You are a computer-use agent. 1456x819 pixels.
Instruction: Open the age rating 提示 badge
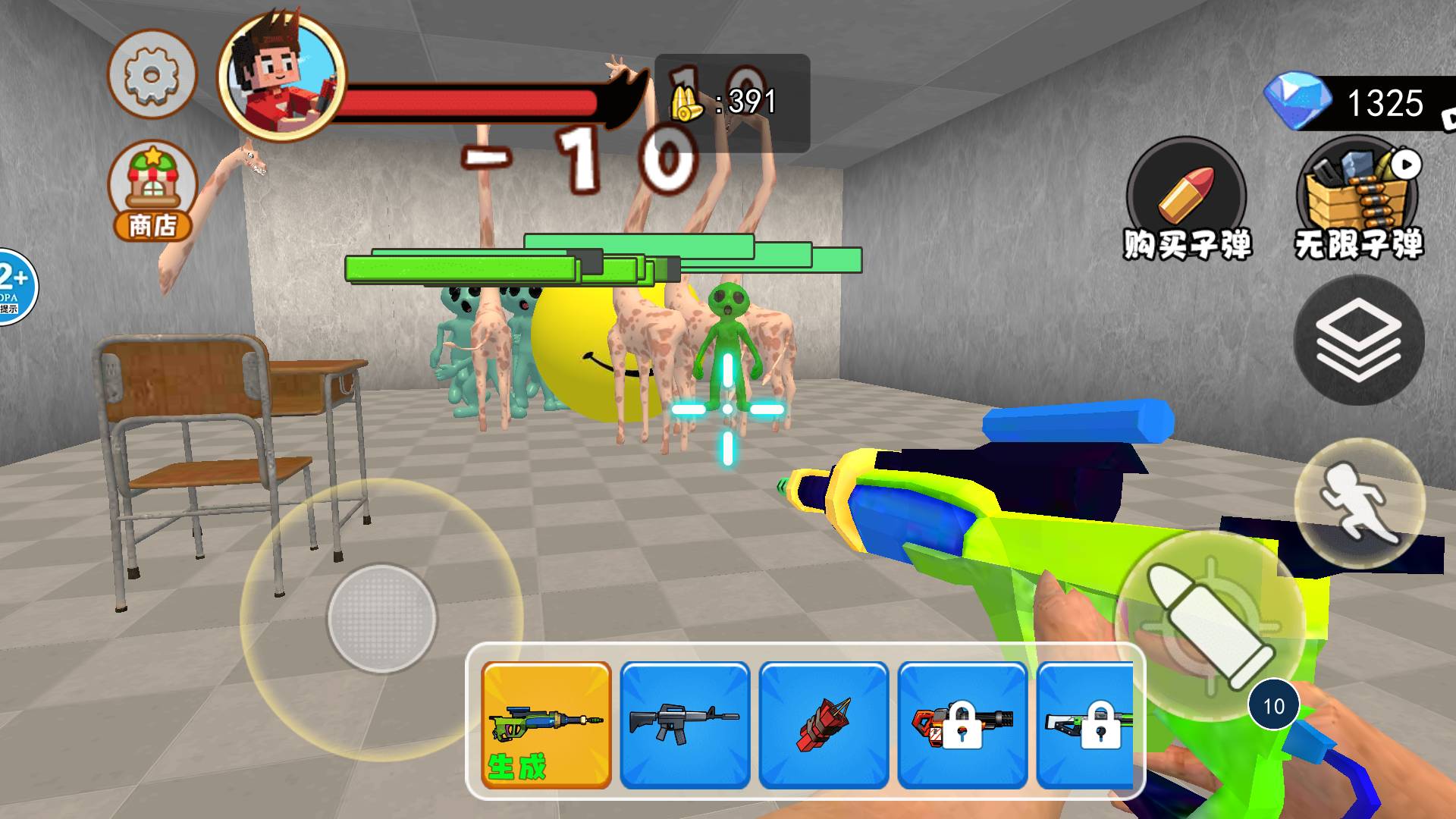(x=14, y=287)
